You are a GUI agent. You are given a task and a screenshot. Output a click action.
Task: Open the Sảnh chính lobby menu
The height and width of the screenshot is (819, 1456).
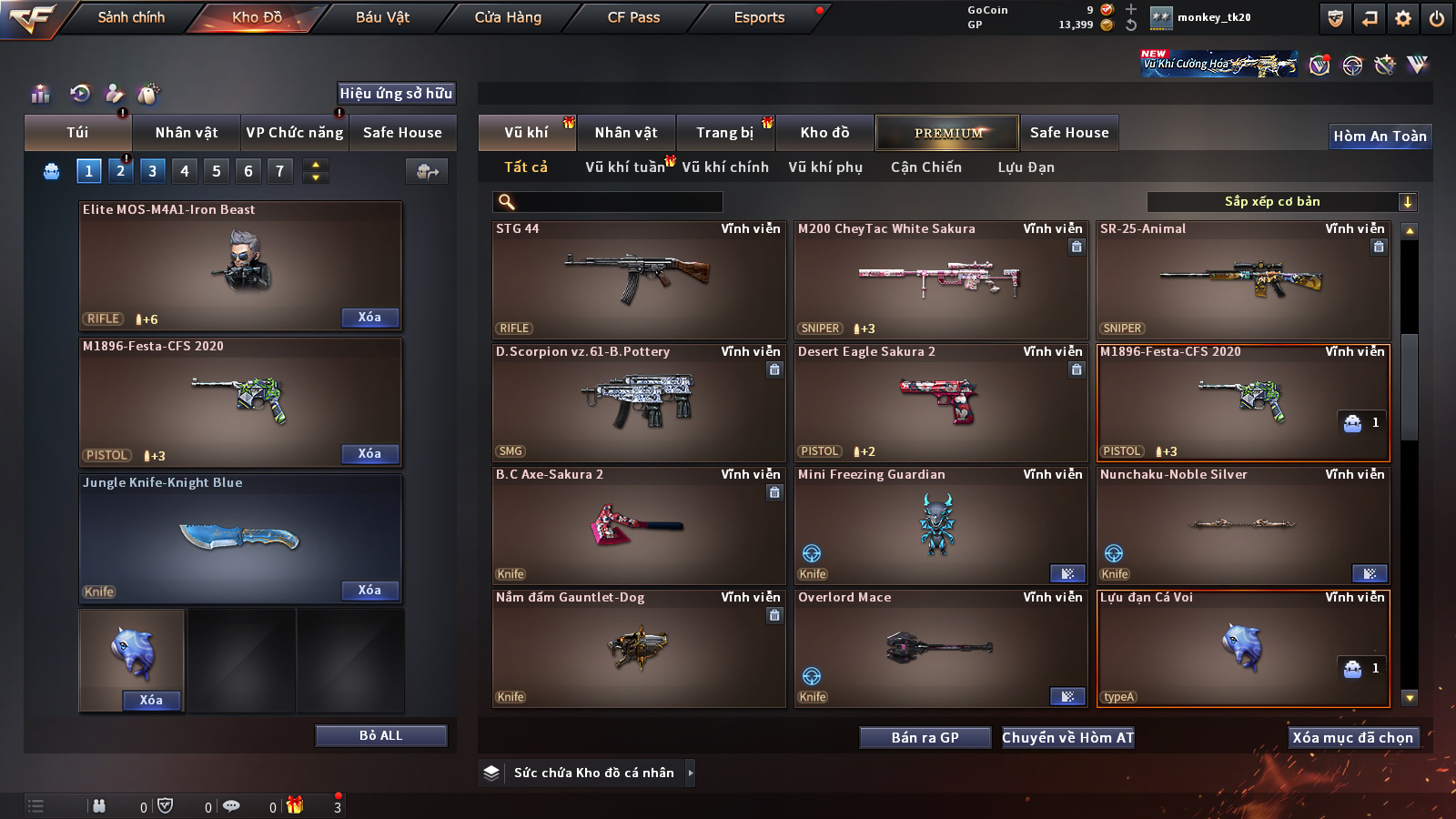[x=131, y=17]
